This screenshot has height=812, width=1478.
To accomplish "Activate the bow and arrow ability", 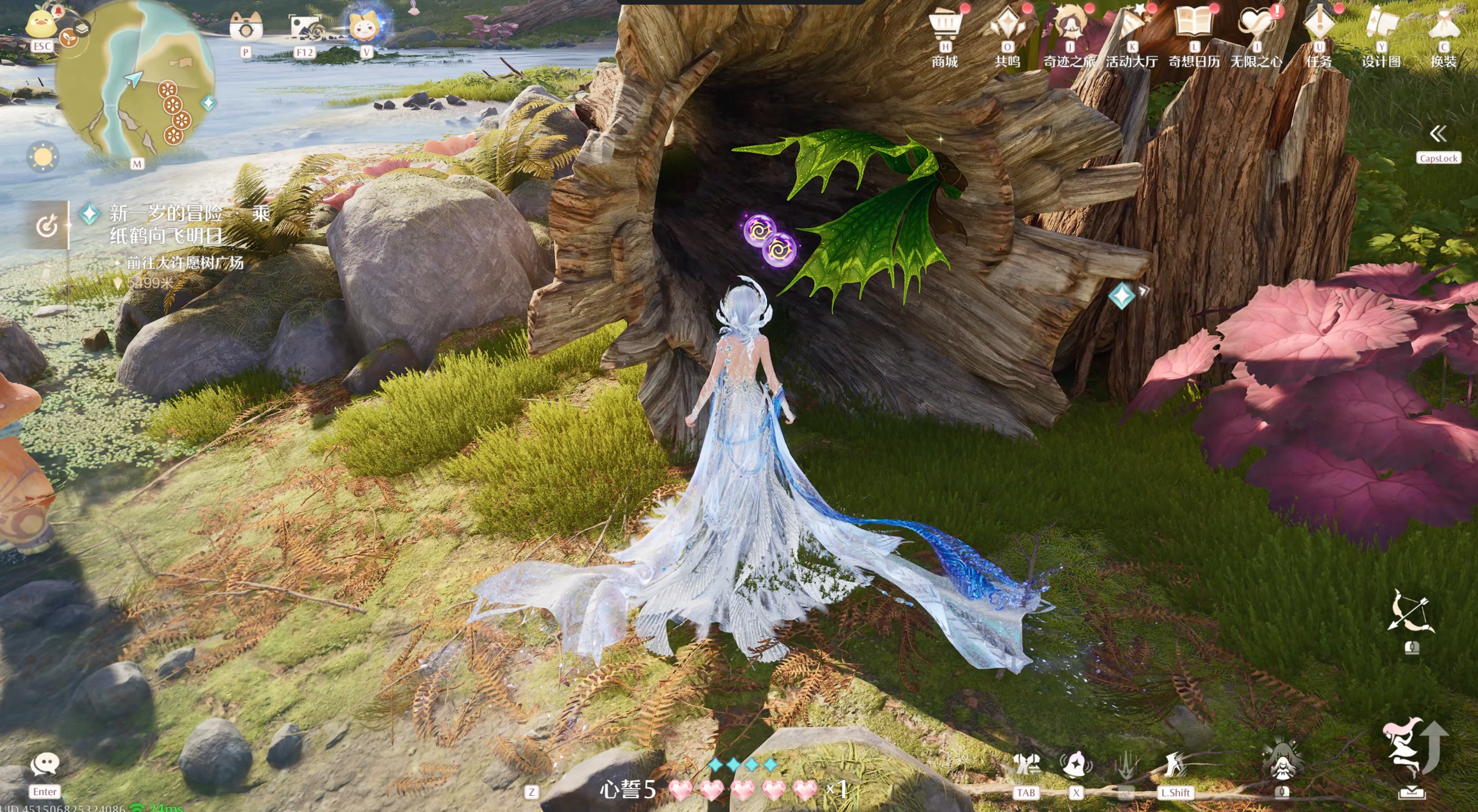I will 1412,613.
